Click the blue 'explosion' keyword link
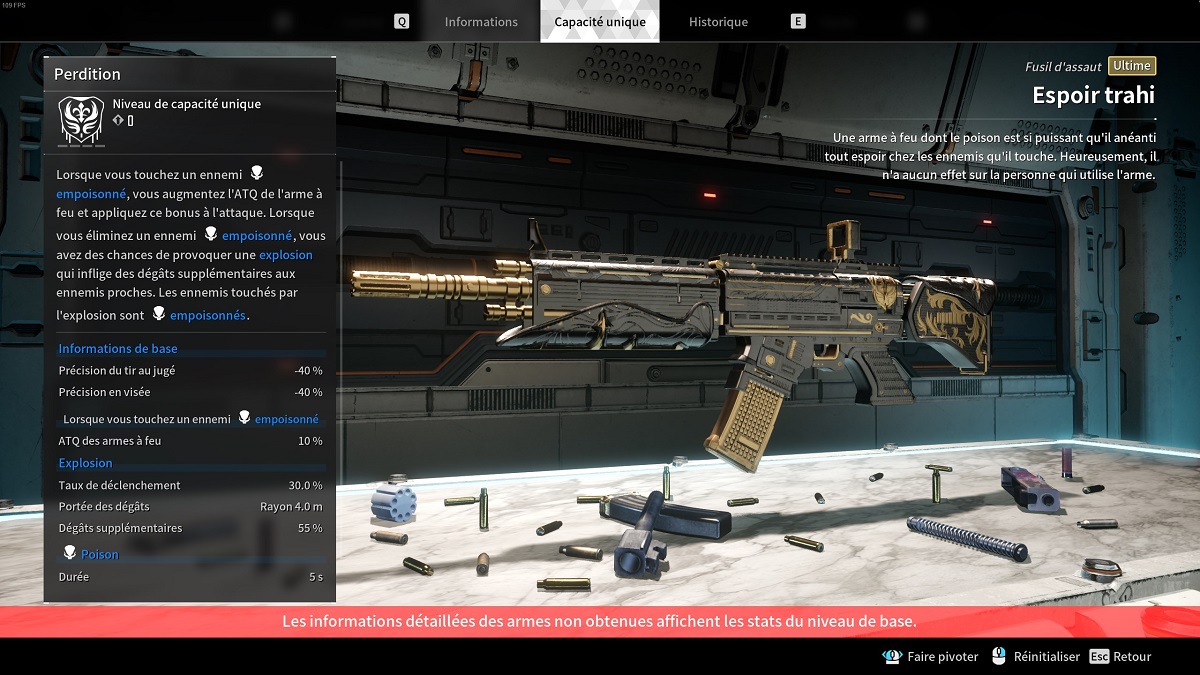 tap(286, 255)
